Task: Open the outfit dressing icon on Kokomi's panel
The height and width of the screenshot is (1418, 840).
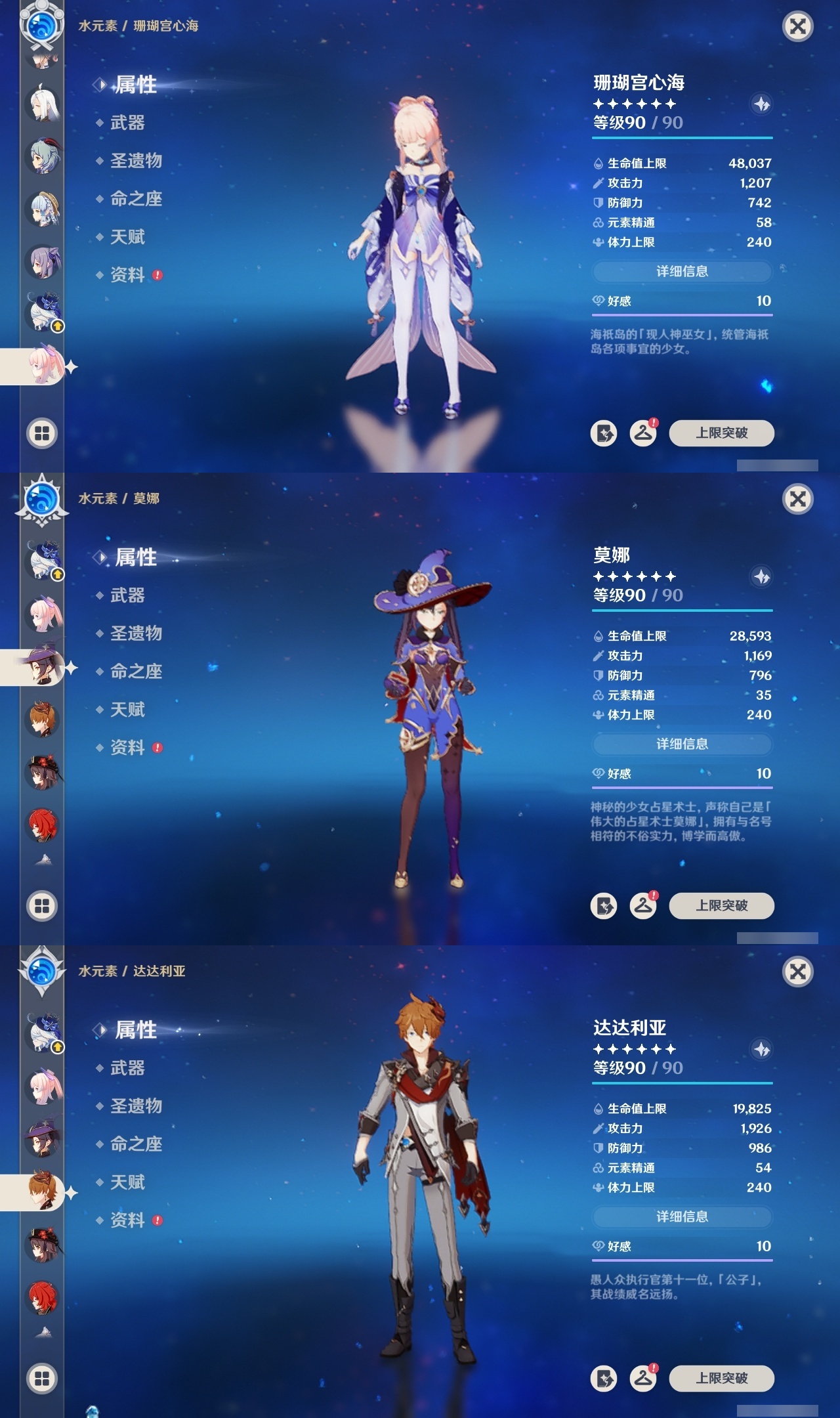Action: point(642,435)
